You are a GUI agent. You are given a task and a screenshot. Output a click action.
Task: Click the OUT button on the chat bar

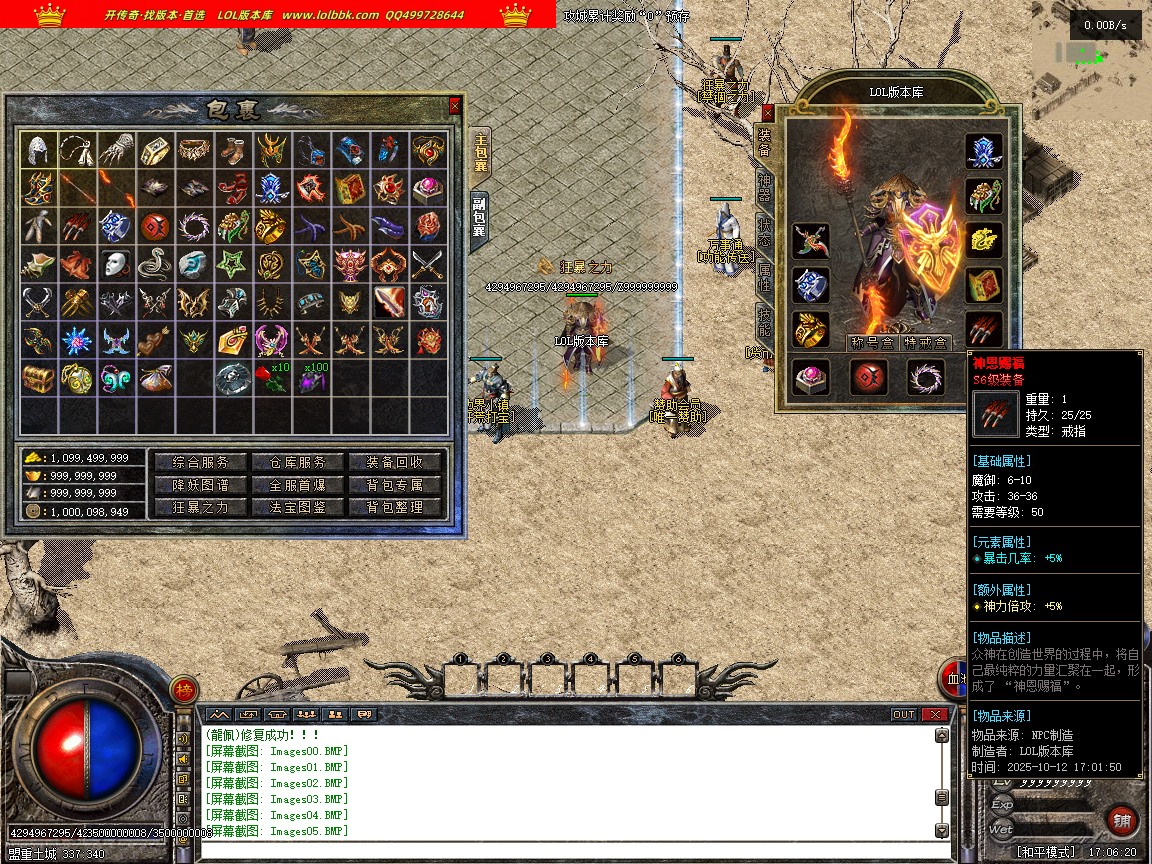[903, 714]
